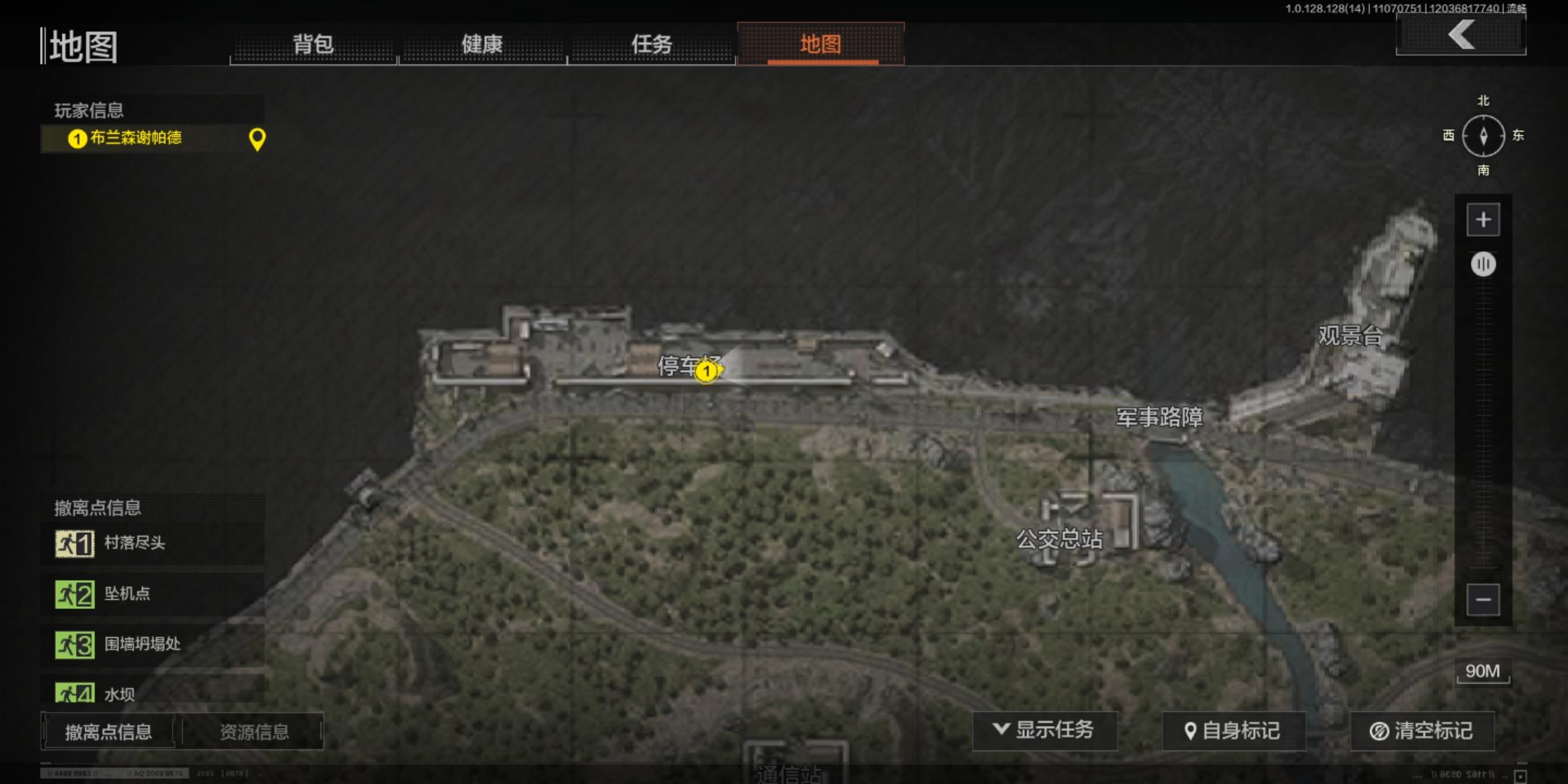The width and height of the screenshot is (1568, 784).
Task: Click the 撤离点信息 button at bottom left
Action: (x=109, y=732)
